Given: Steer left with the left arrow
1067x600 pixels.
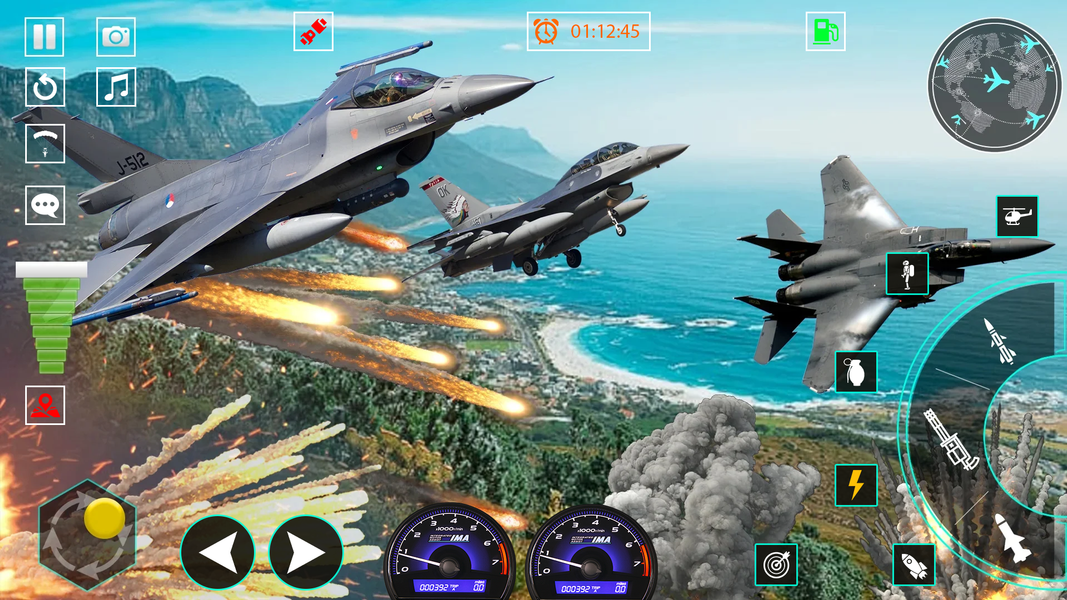Looking at the screenshot, I should (217, 552).
